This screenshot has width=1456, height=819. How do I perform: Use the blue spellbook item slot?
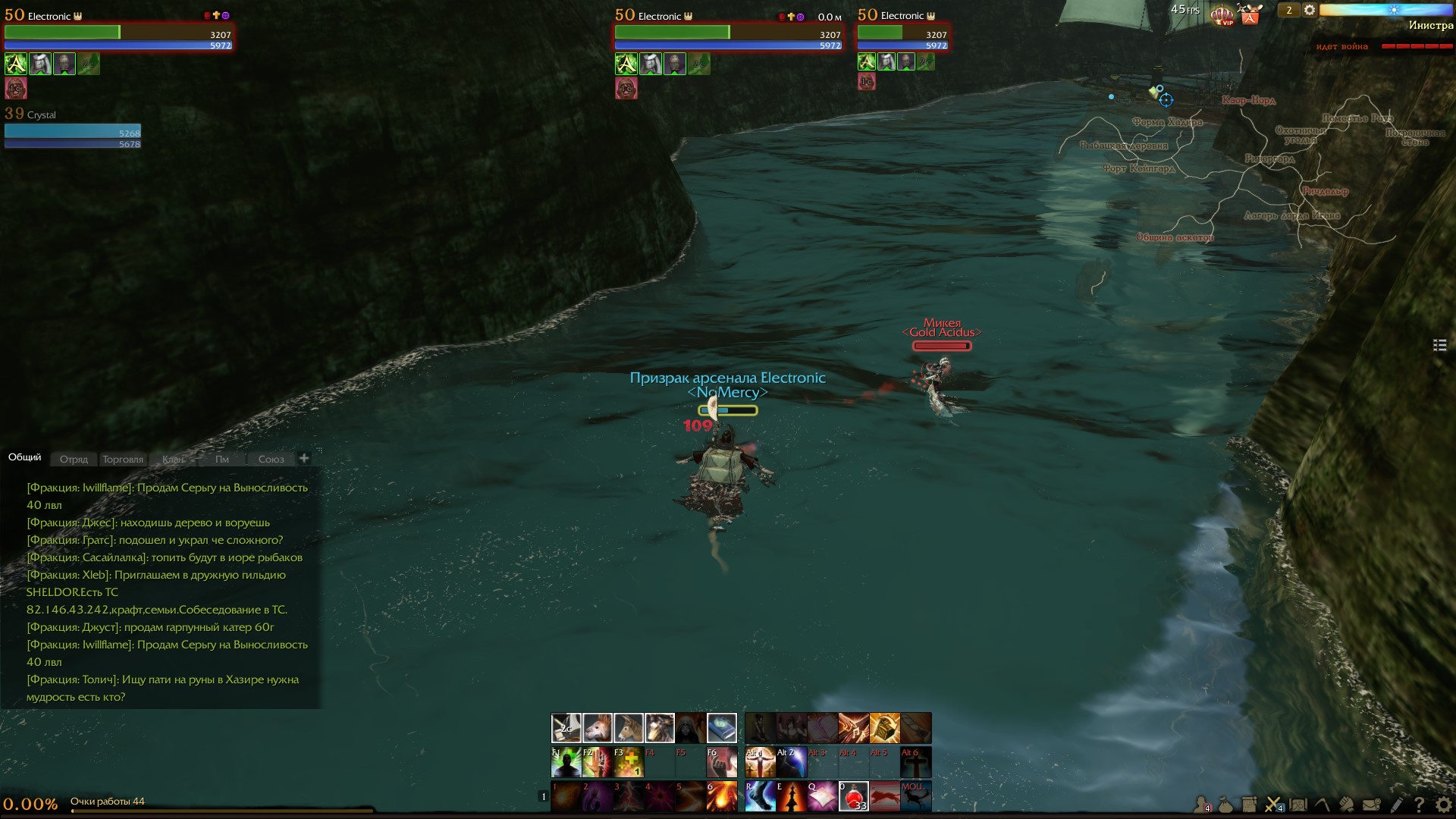721,728
